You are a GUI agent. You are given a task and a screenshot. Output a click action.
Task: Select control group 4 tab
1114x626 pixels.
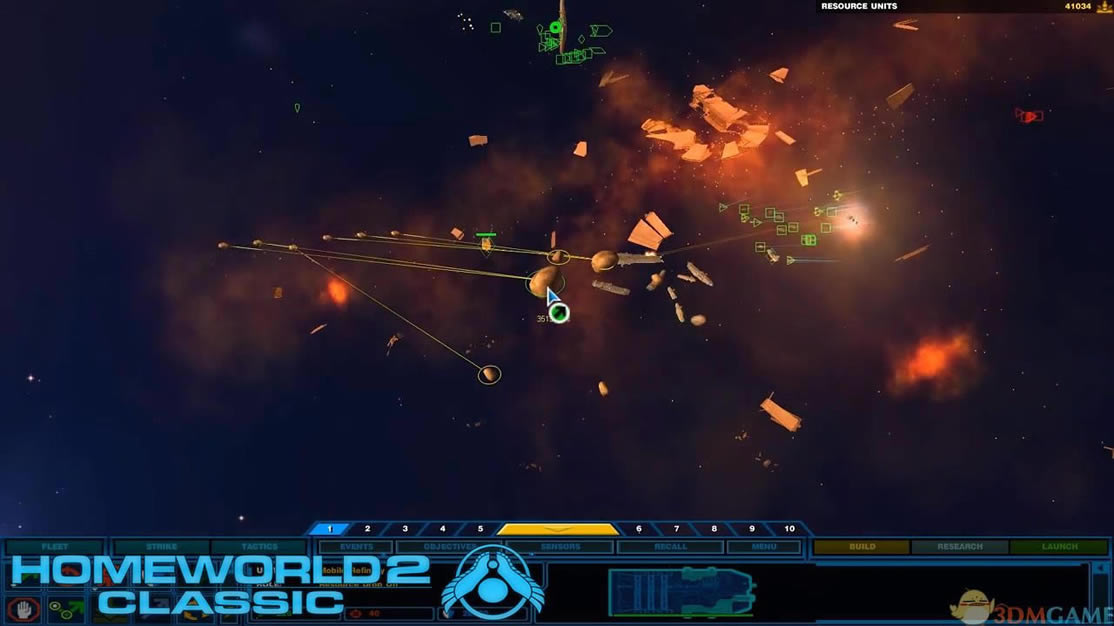coord(443,529)
